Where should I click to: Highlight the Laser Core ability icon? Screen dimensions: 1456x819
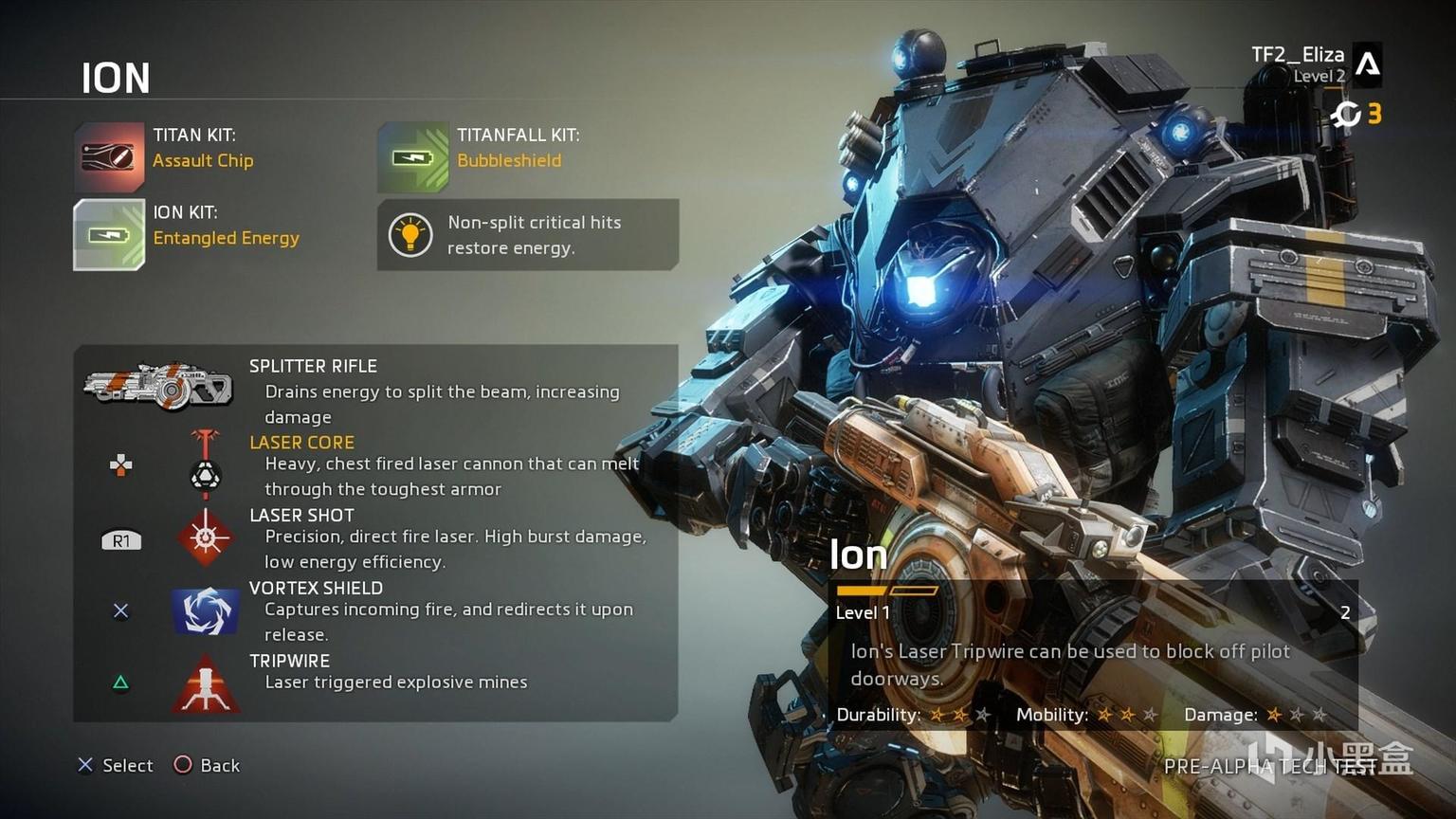[x=206, y=464]
